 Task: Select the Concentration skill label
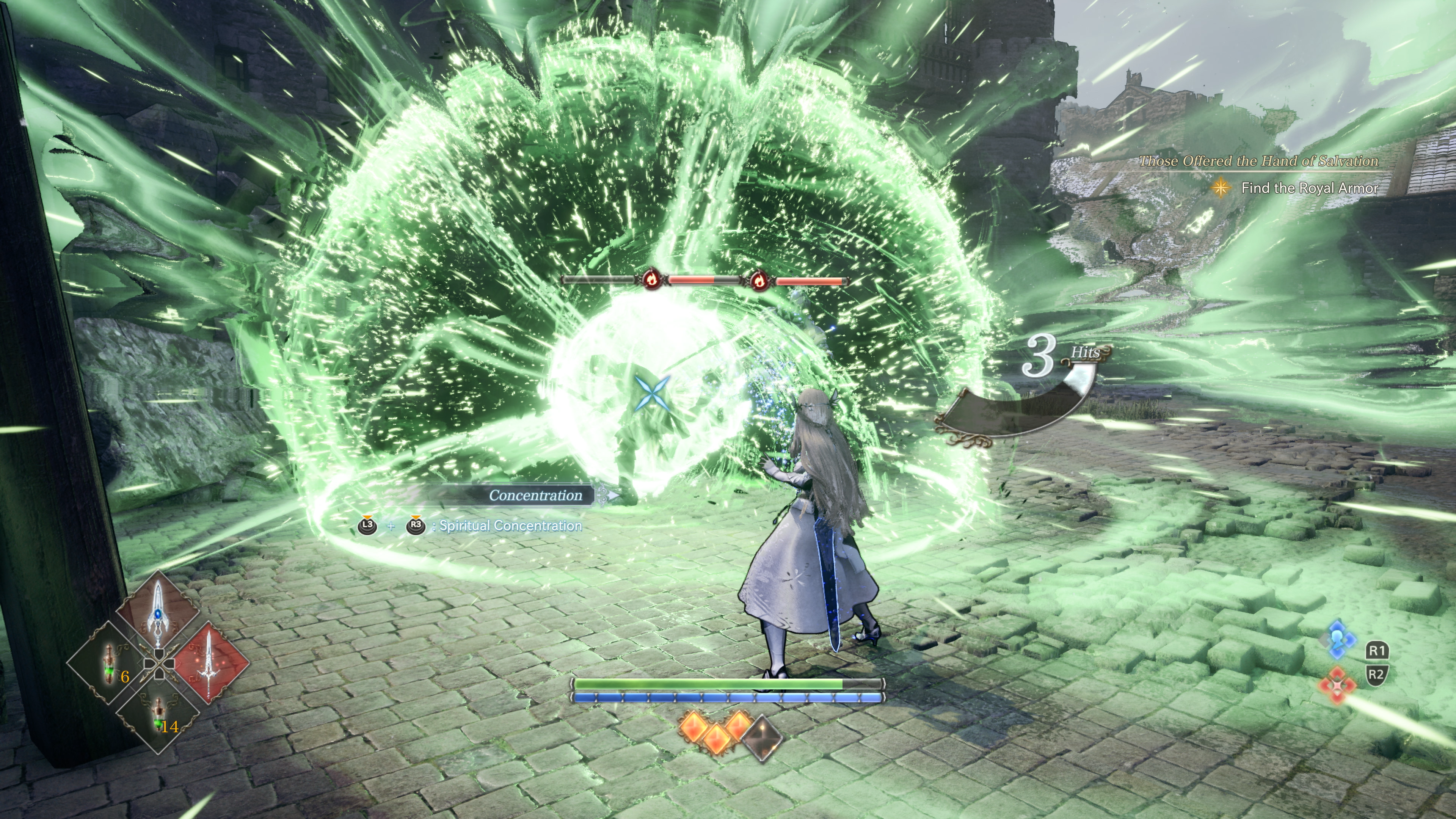[x=535, y=495]
